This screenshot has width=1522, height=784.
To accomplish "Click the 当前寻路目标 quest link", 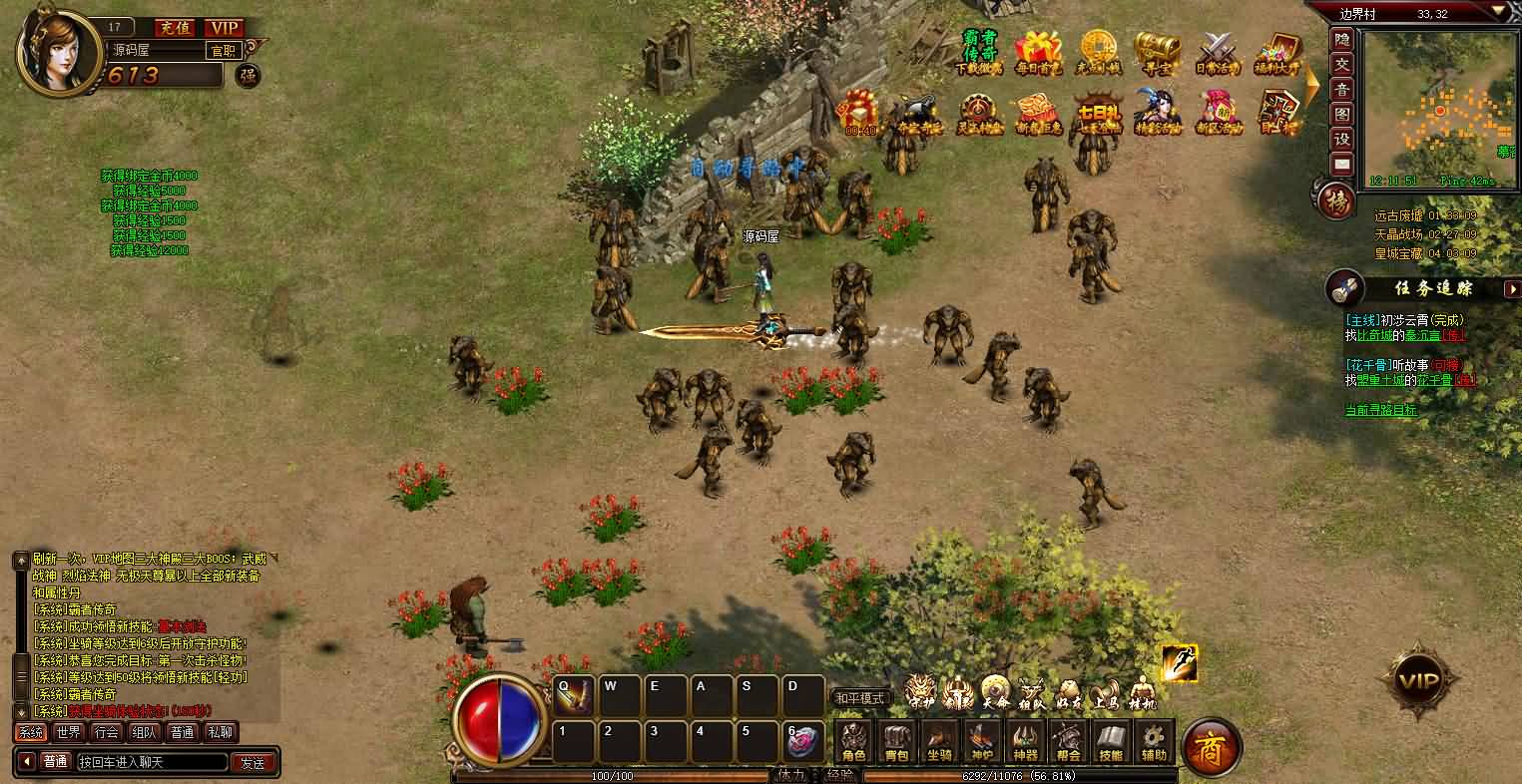I will 1380,410.
